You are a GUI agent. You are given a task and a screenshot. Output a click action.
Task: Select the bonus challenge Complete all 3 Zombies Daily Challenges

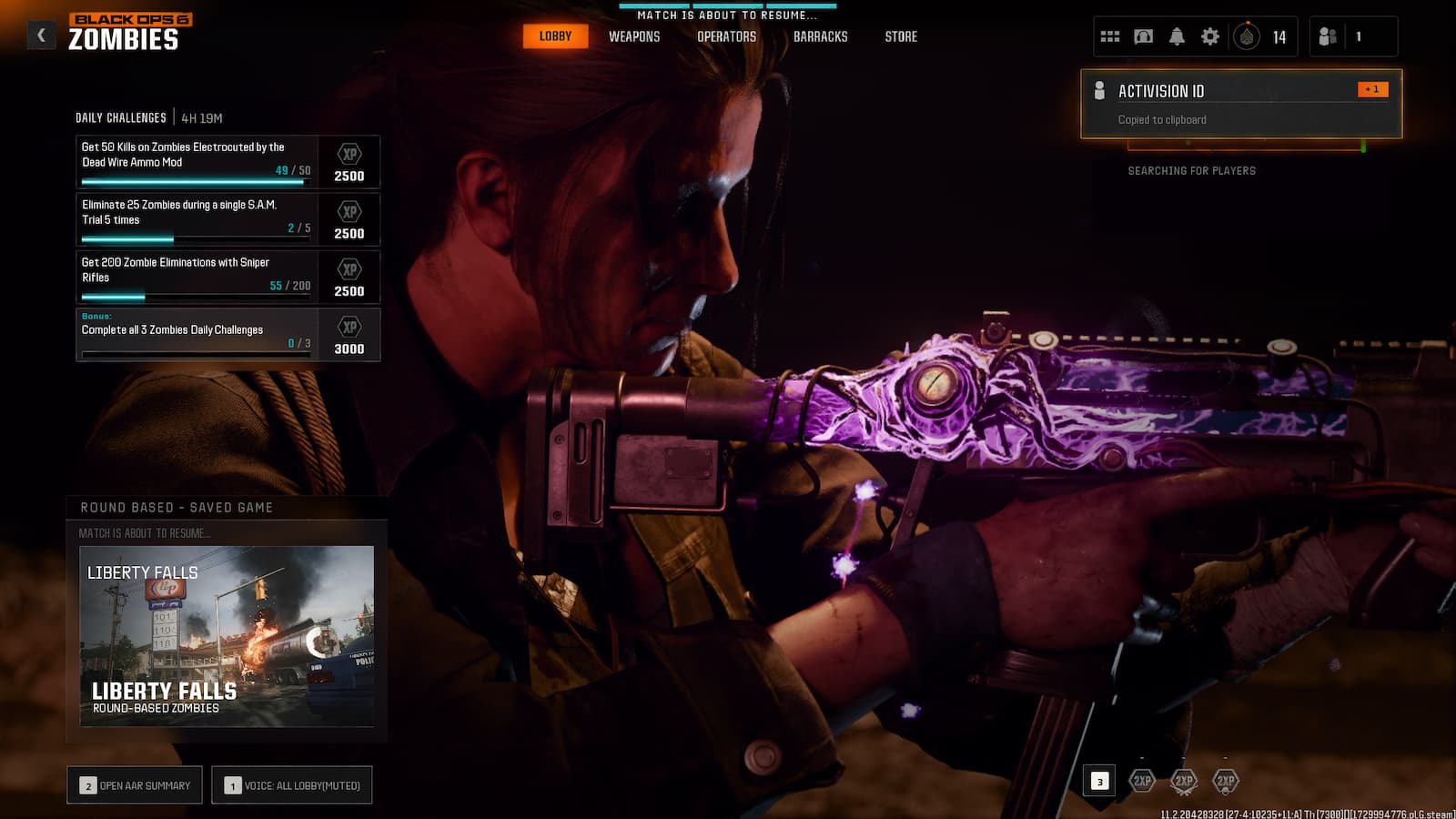pos(196,334)
